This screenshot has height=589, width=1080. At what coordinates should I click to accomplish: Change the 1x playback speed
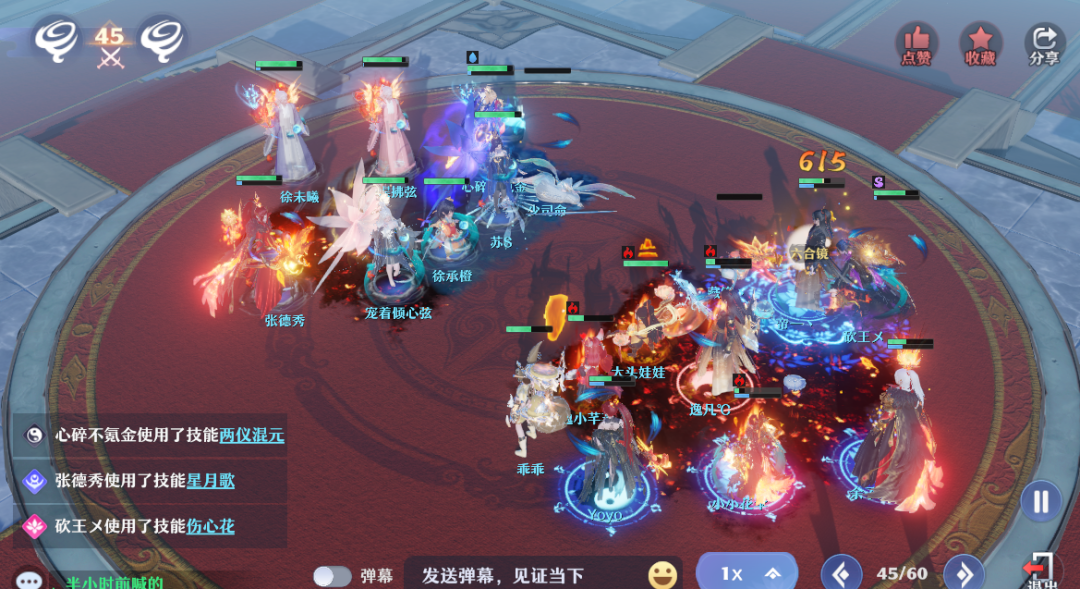pos(746,573)
